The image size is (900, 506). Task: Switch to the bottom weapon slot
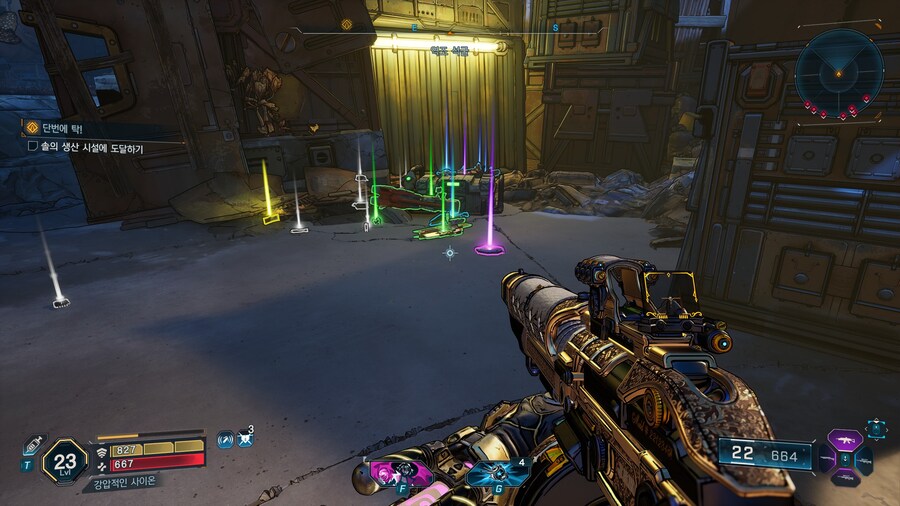pos(846,478)
